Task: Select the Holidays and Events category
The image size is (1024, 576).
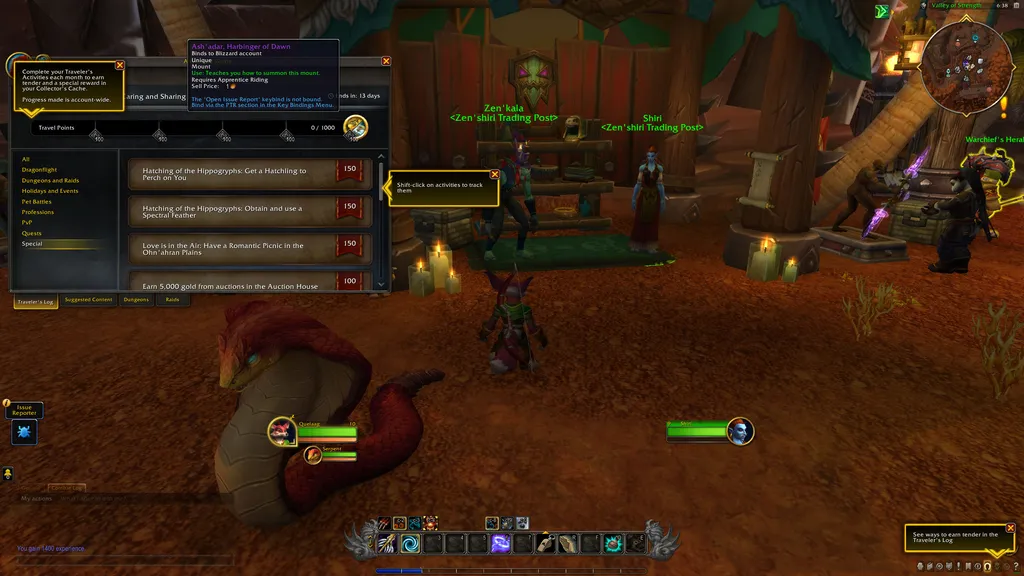Action: 50,191
